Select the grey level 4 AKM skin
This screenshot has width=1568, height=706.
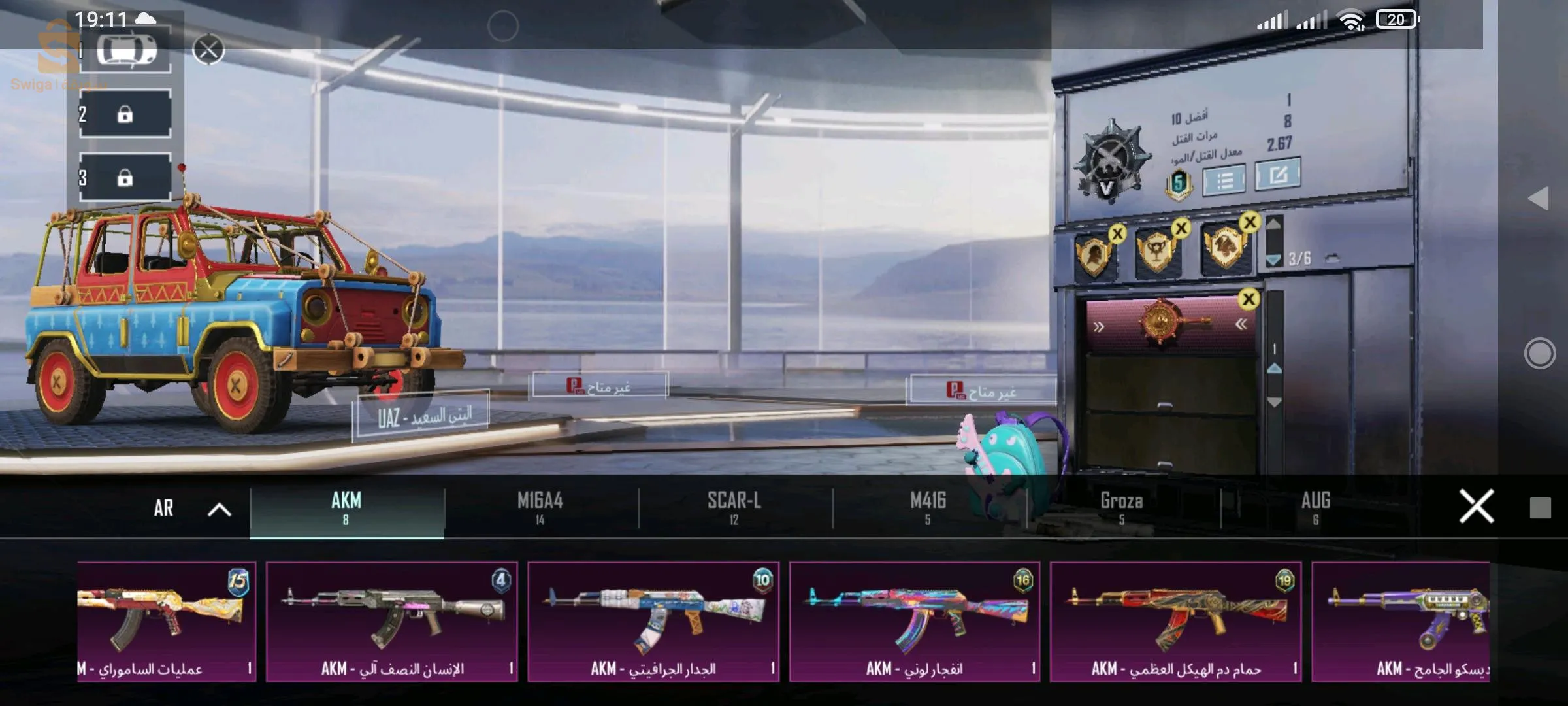coord(392,621)
